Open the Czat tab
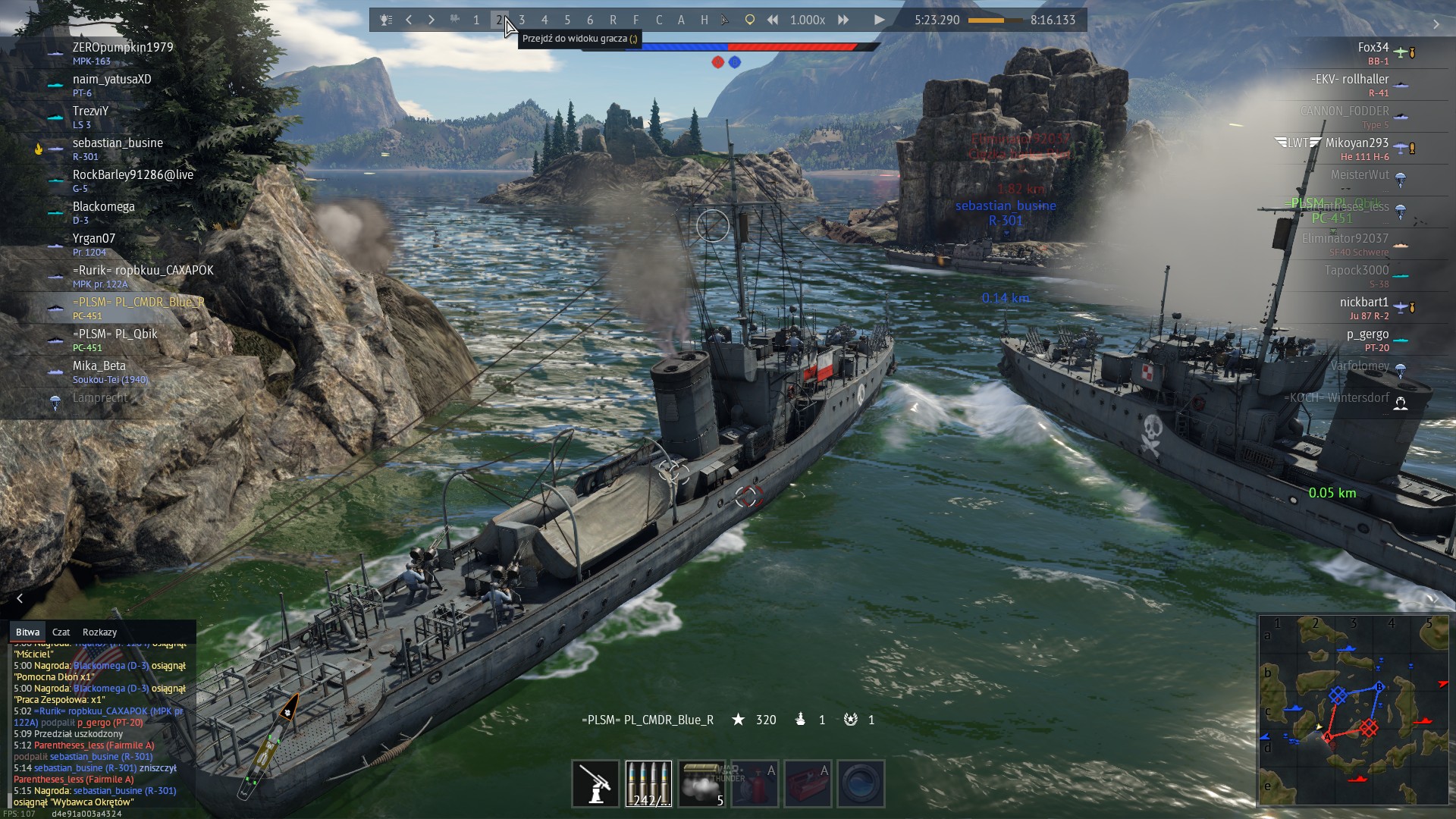The height and width of the screenshot is (819, 1456). click(61, 632)
